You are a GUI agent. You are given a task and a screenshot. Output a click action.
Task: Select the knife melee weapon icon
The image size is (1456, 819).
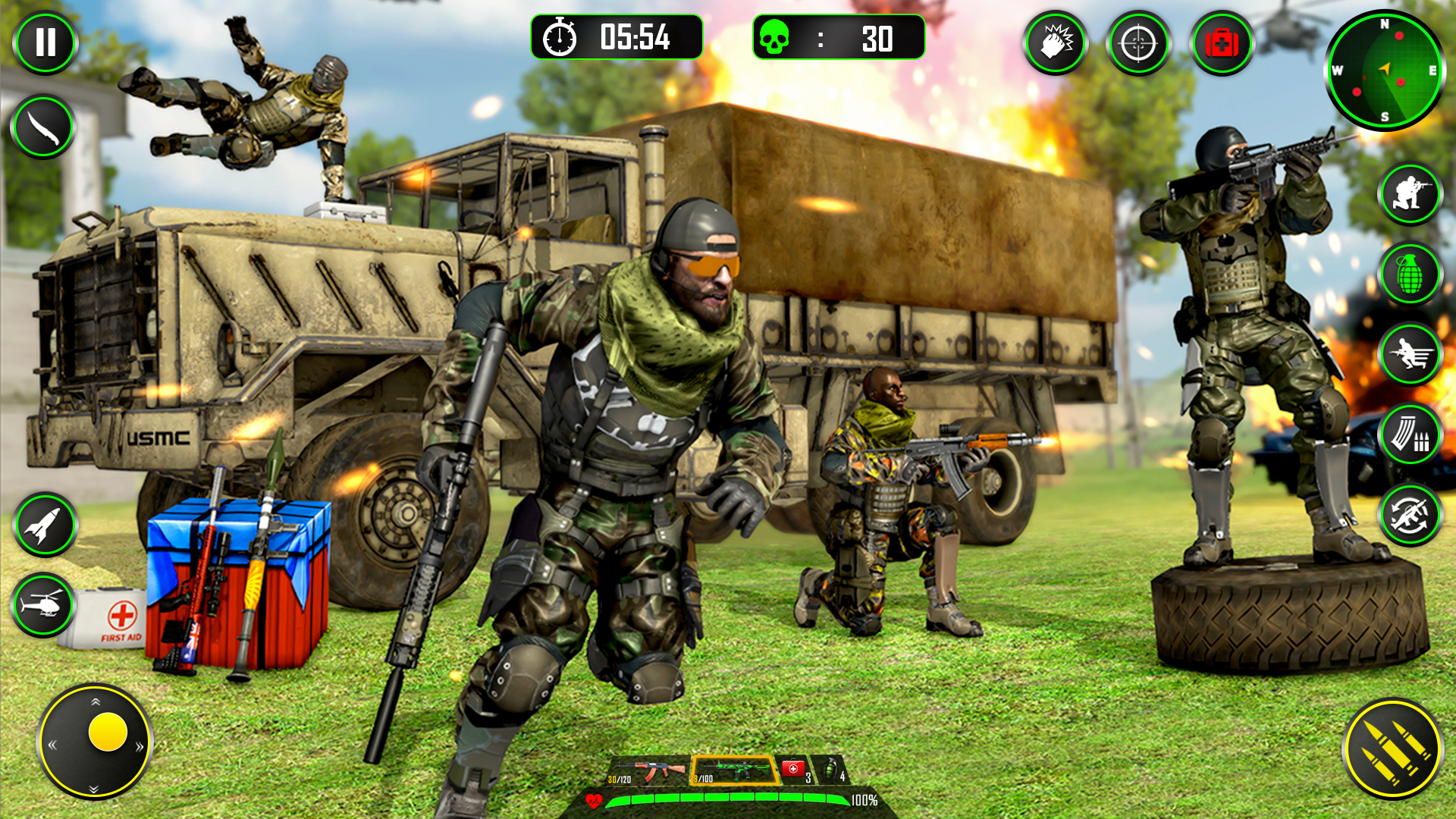click(43, 124)
